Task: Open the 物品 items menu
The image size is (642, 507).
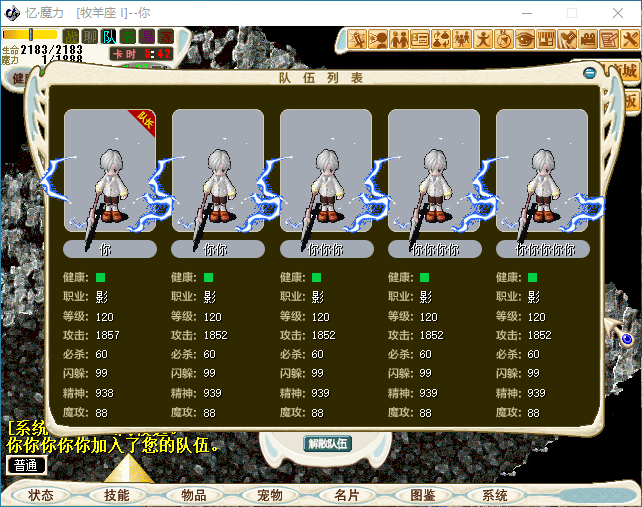Action: [193, 495]
